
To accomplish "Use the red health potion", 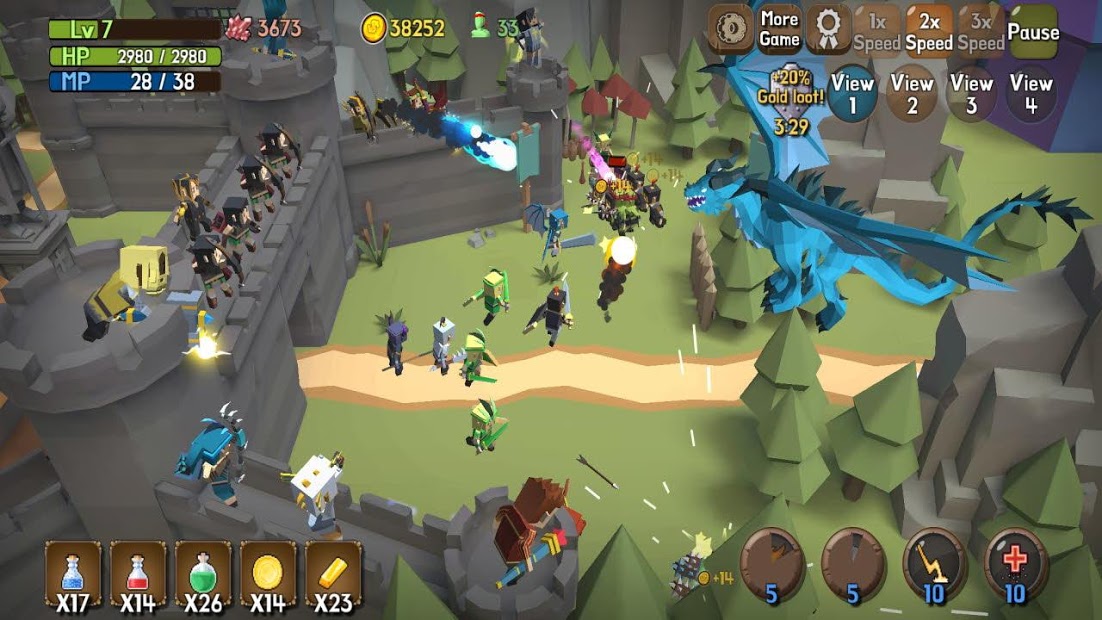I will coord(138,575).
